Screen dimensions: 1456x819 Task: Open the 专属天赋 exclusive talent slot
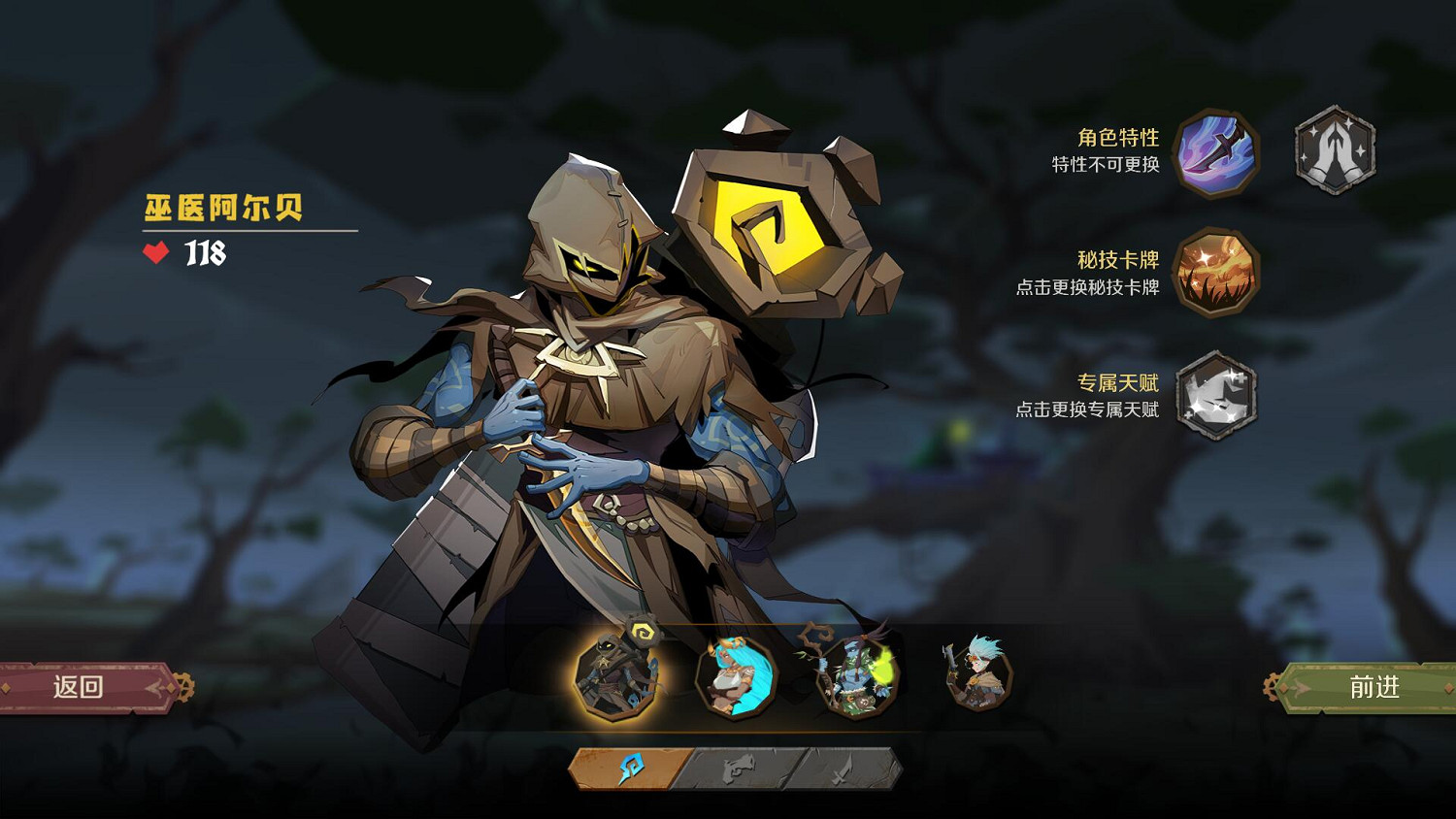[x=1215, y=396]
